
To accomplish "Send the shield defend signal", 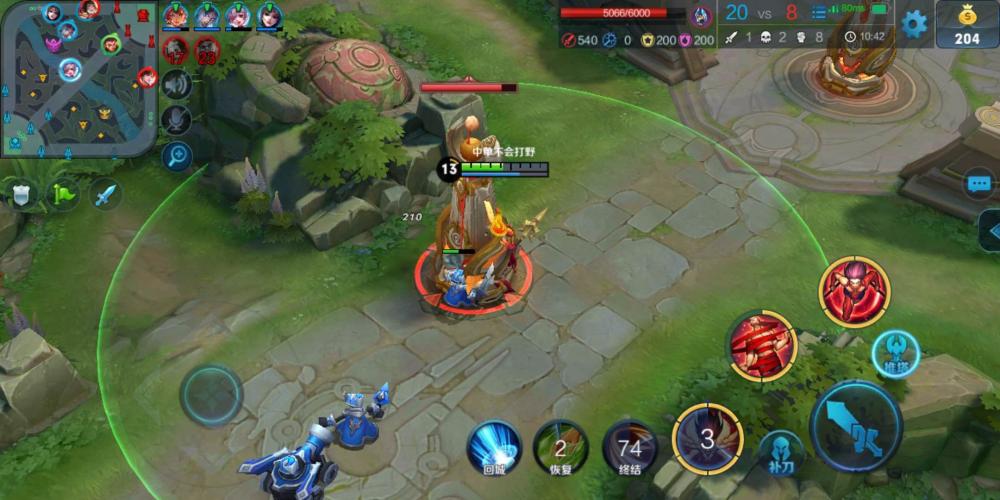I will tap(21, 193).
